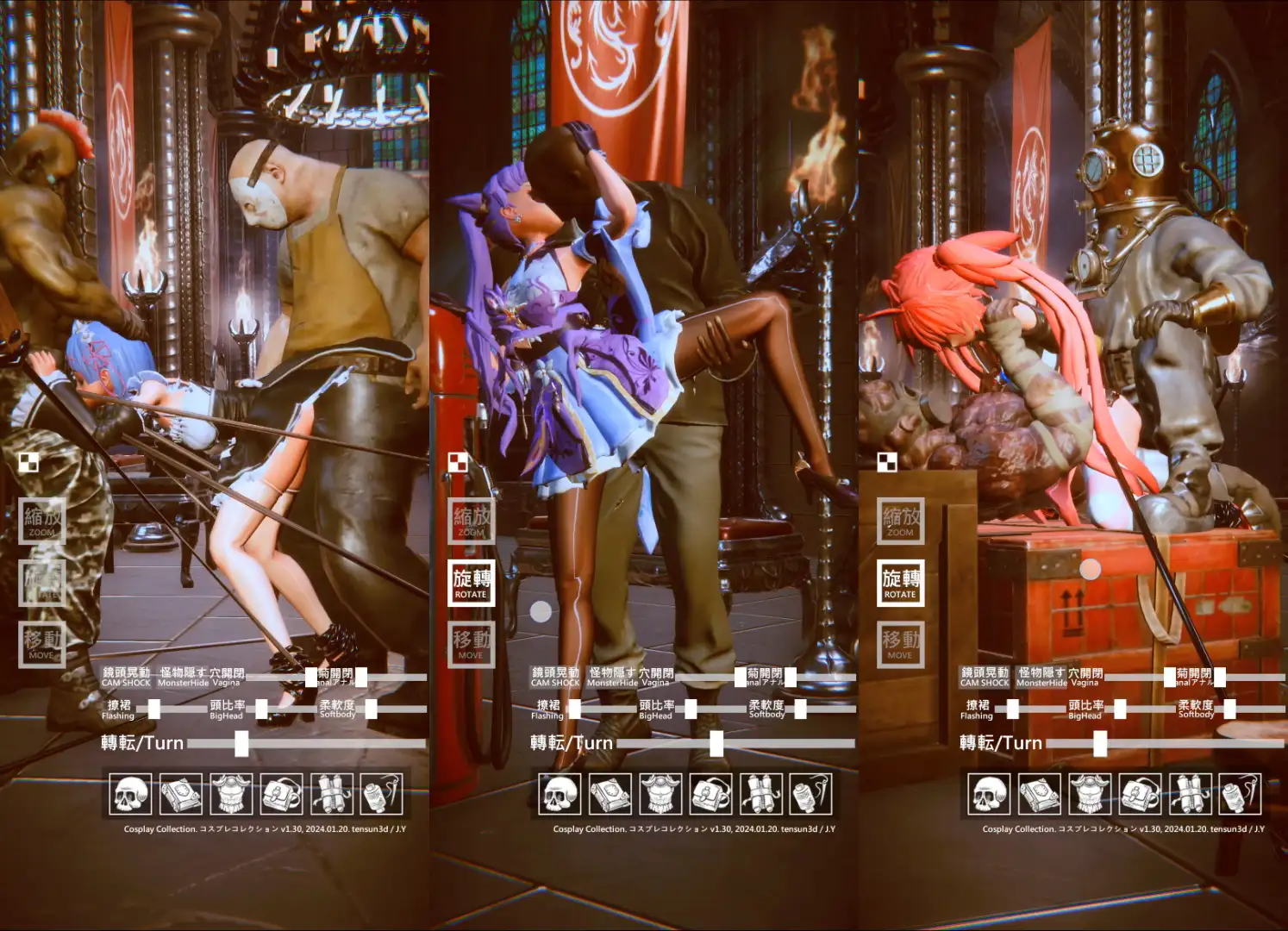Open the book icon in the purple-haired character panel
This screenshot has width=1288, height=931.
[610, 794]
